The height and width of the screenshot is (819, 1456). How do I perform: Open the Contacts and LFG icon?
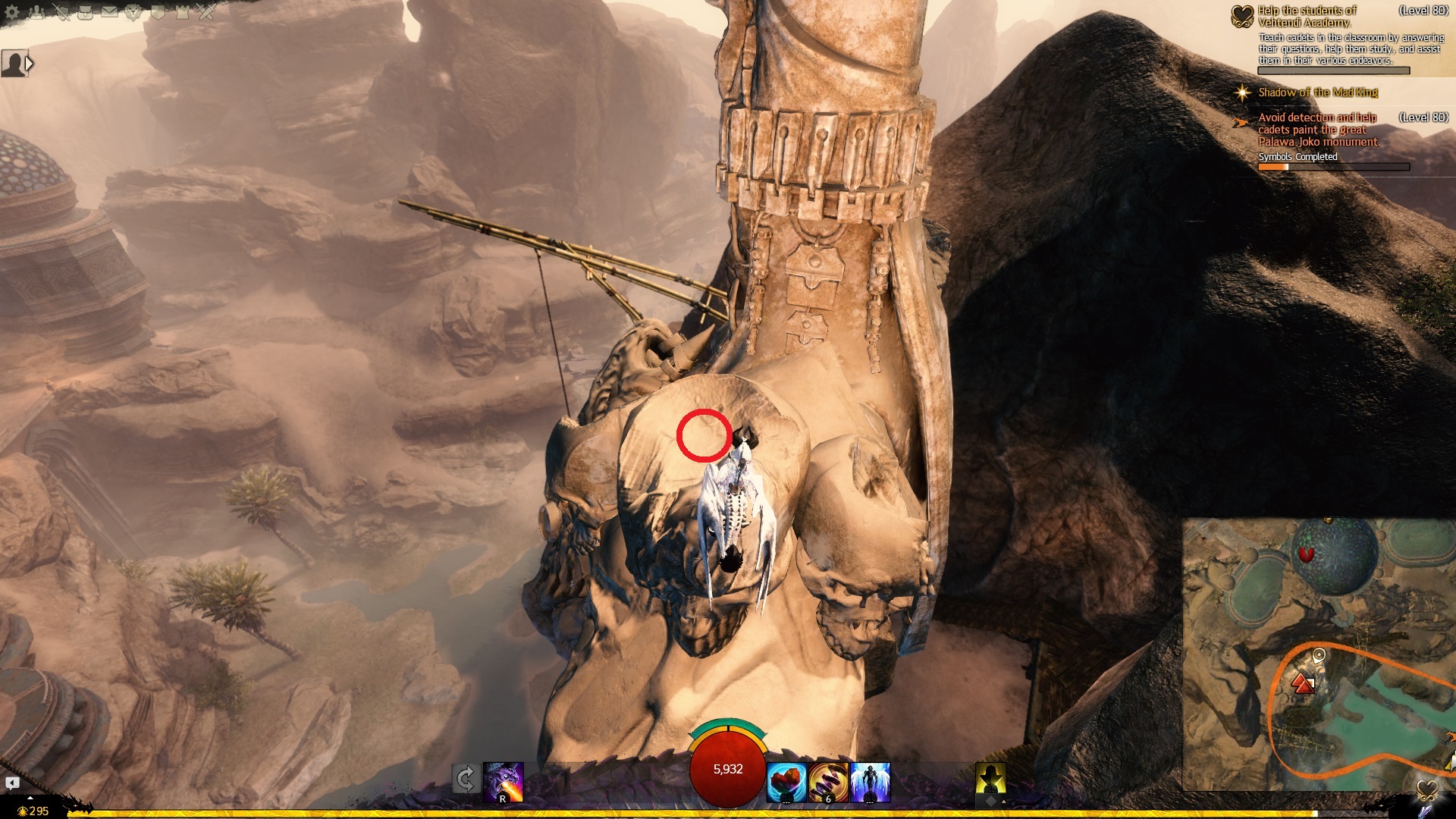coord(36,12)
